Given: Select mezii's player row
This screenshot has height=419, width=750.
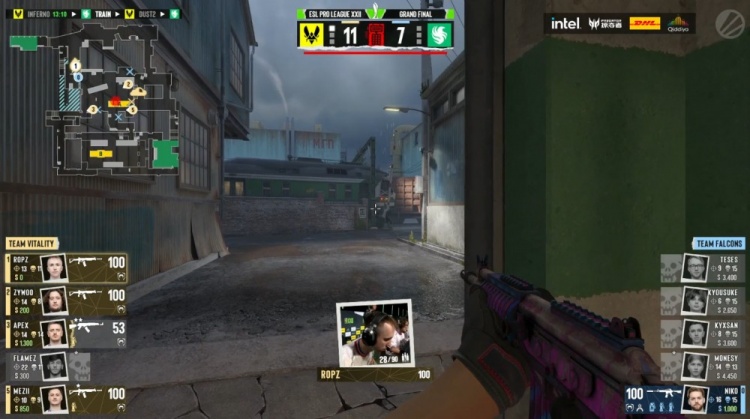Looking at the screenshot, I should pyautogui.click(x=67, y=398).
